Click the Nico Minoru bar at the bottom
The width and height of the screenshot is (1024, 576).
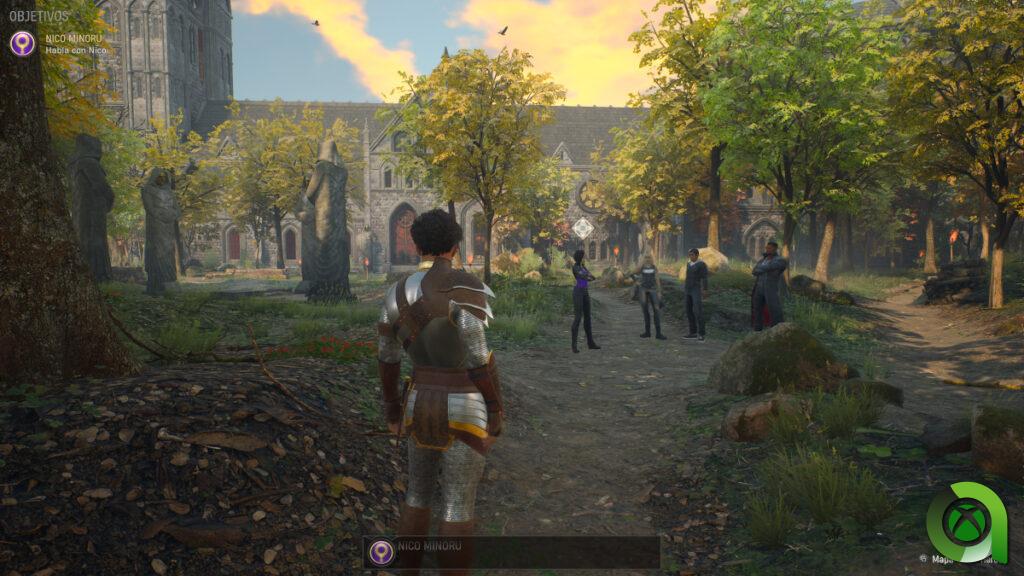tap(512, 552)
